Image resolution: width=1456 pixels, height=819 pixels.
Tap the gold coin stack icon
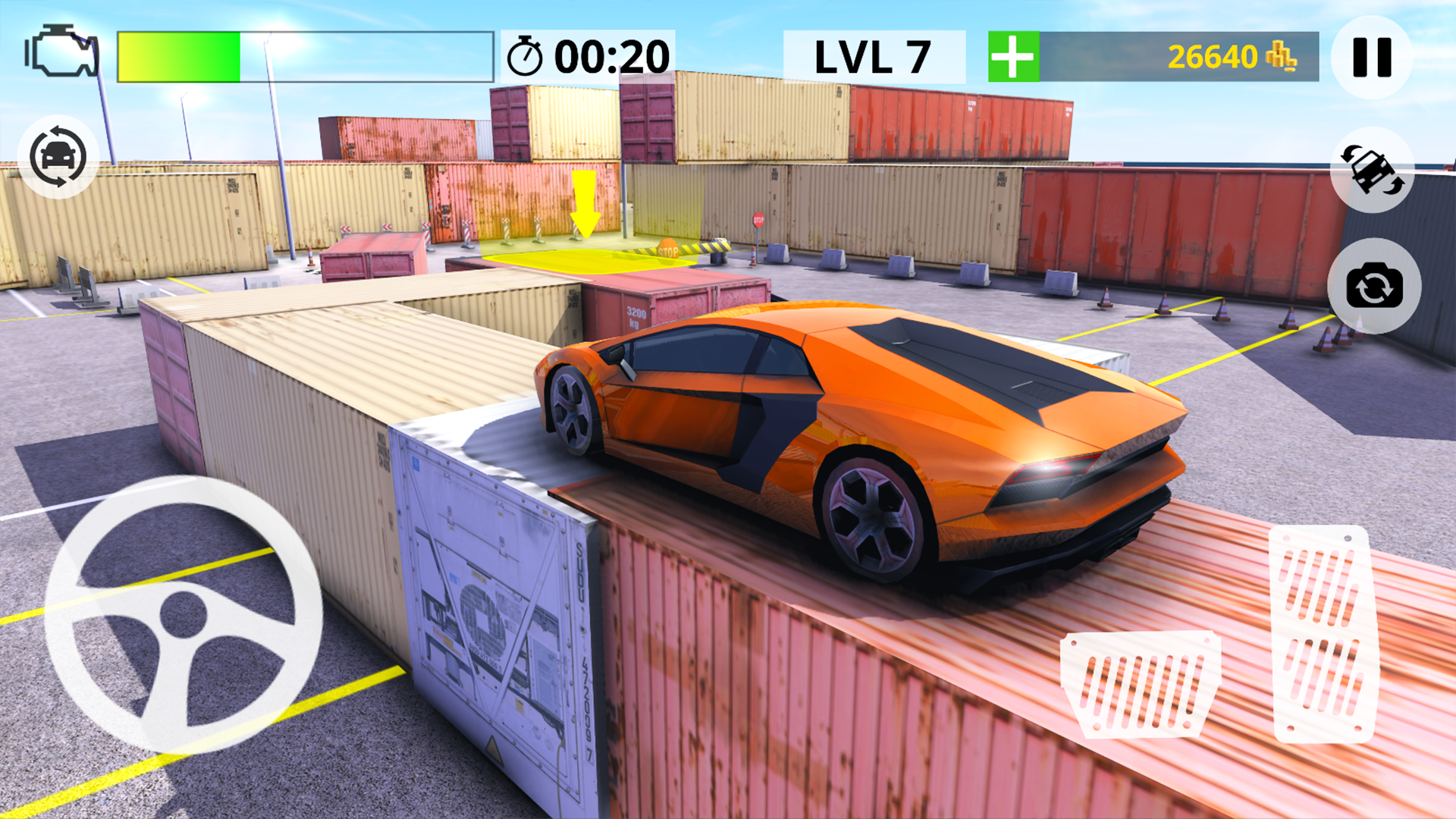(1280, 56)
